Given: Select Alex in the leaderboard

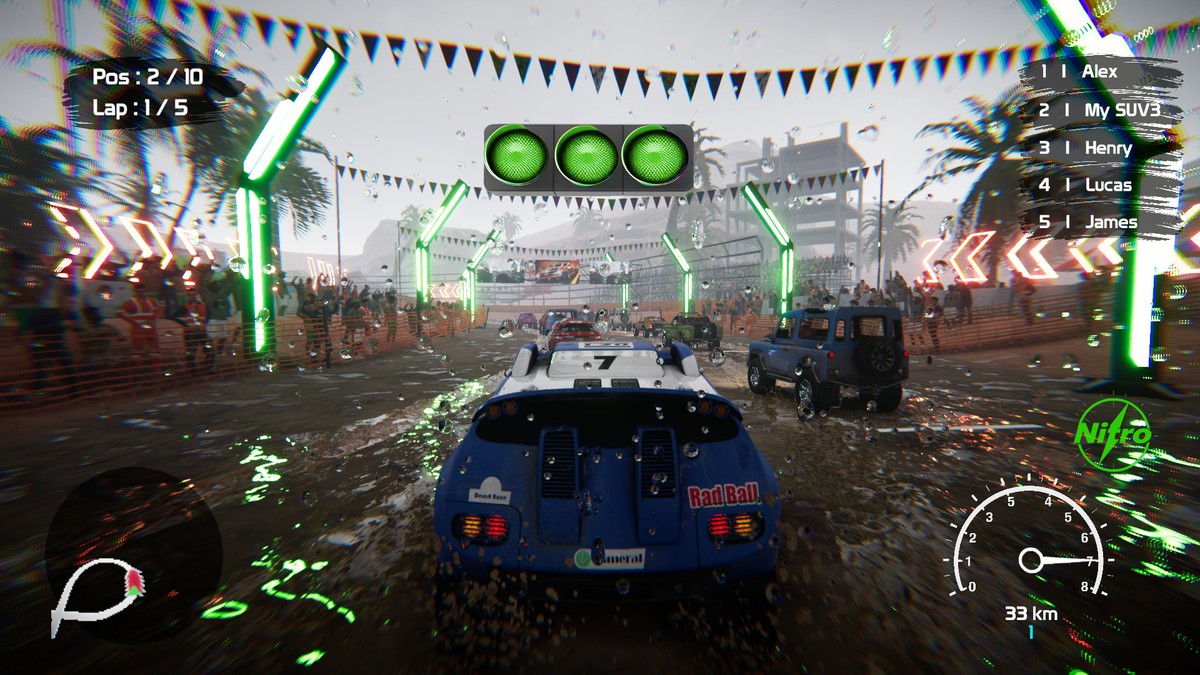Looking at the screenshot, I should [1098, 72].
